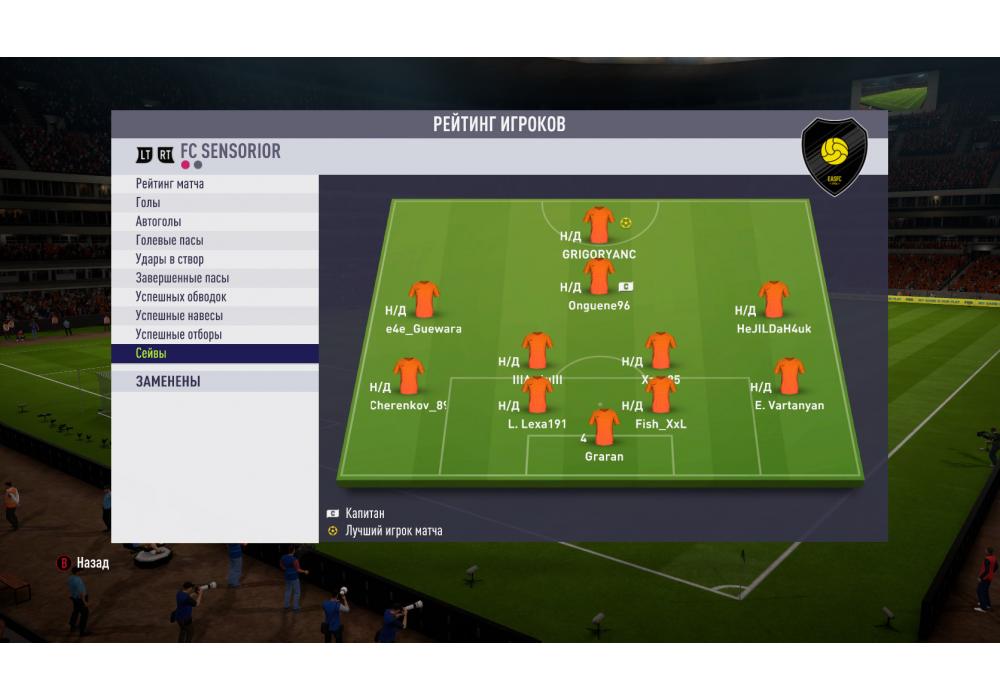The height and width of the screenshot is (700, 1000).
Task: Pick striker GRIGORYANC's shirt
Action: [x=599, y=225]
